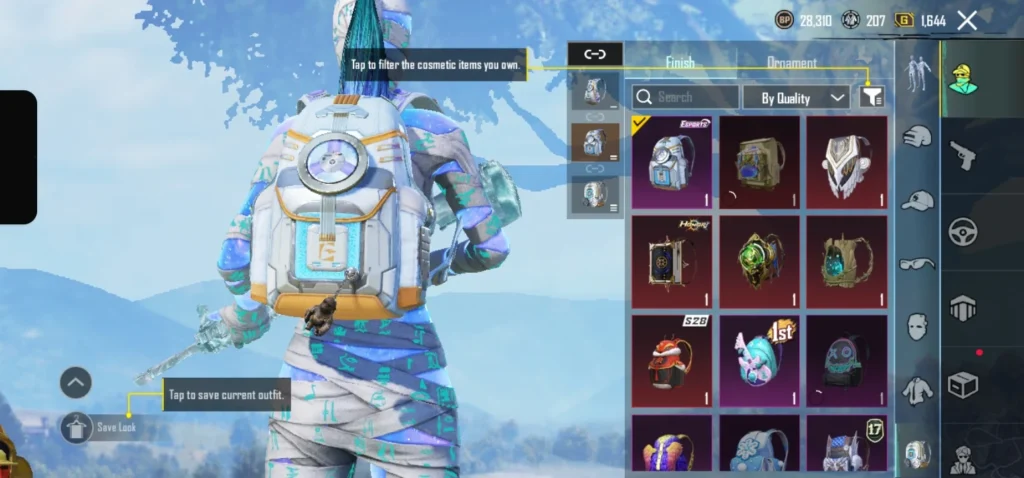The image size is (1024, 478).
Task: Switch to the Finish tab
Action: coord(680,62)
